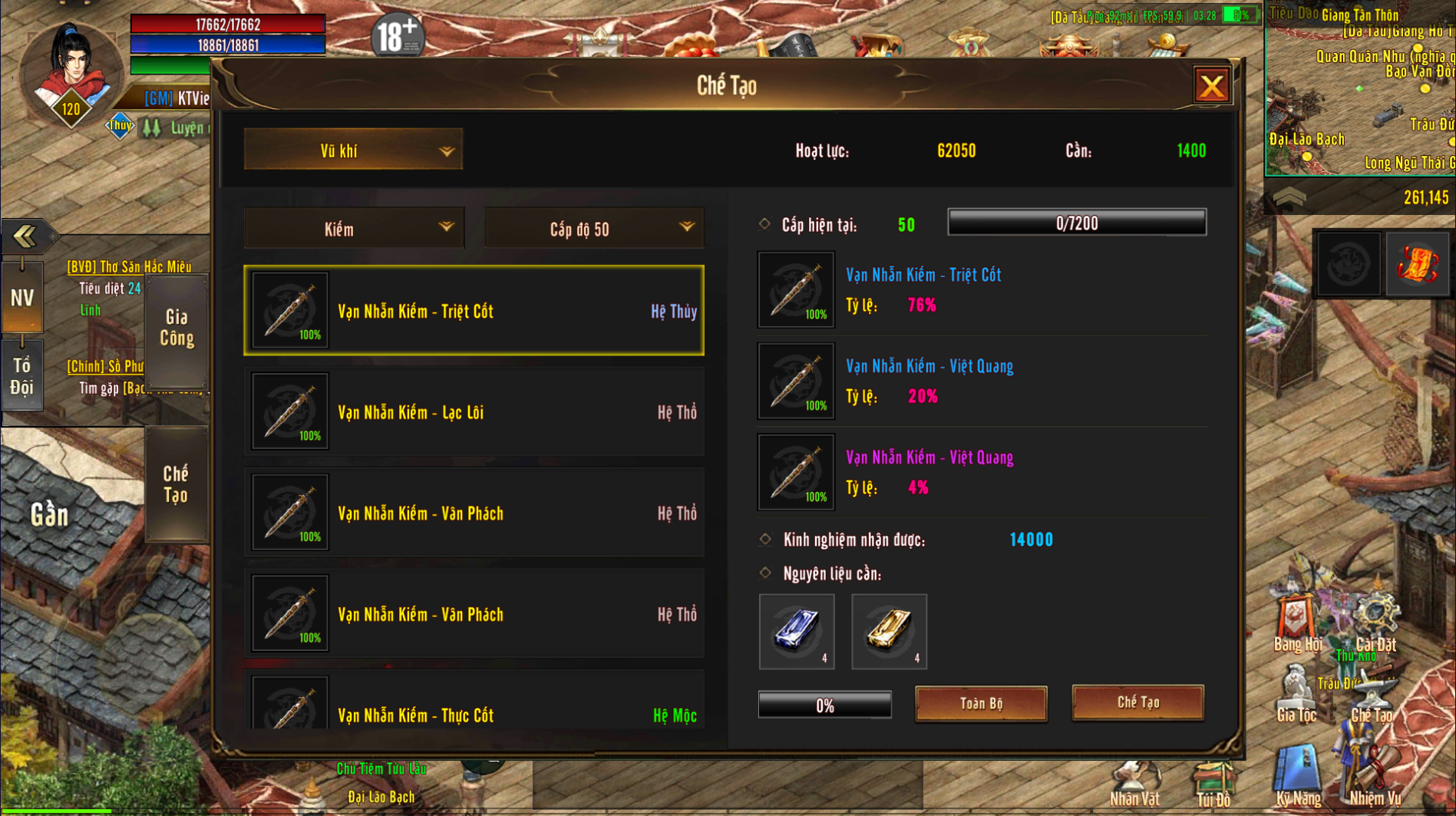Select Vạn Nhẫn Kiếm - Triệt Cốt recipe
This screenshot has height=816, width=1456.
(474, 311)
